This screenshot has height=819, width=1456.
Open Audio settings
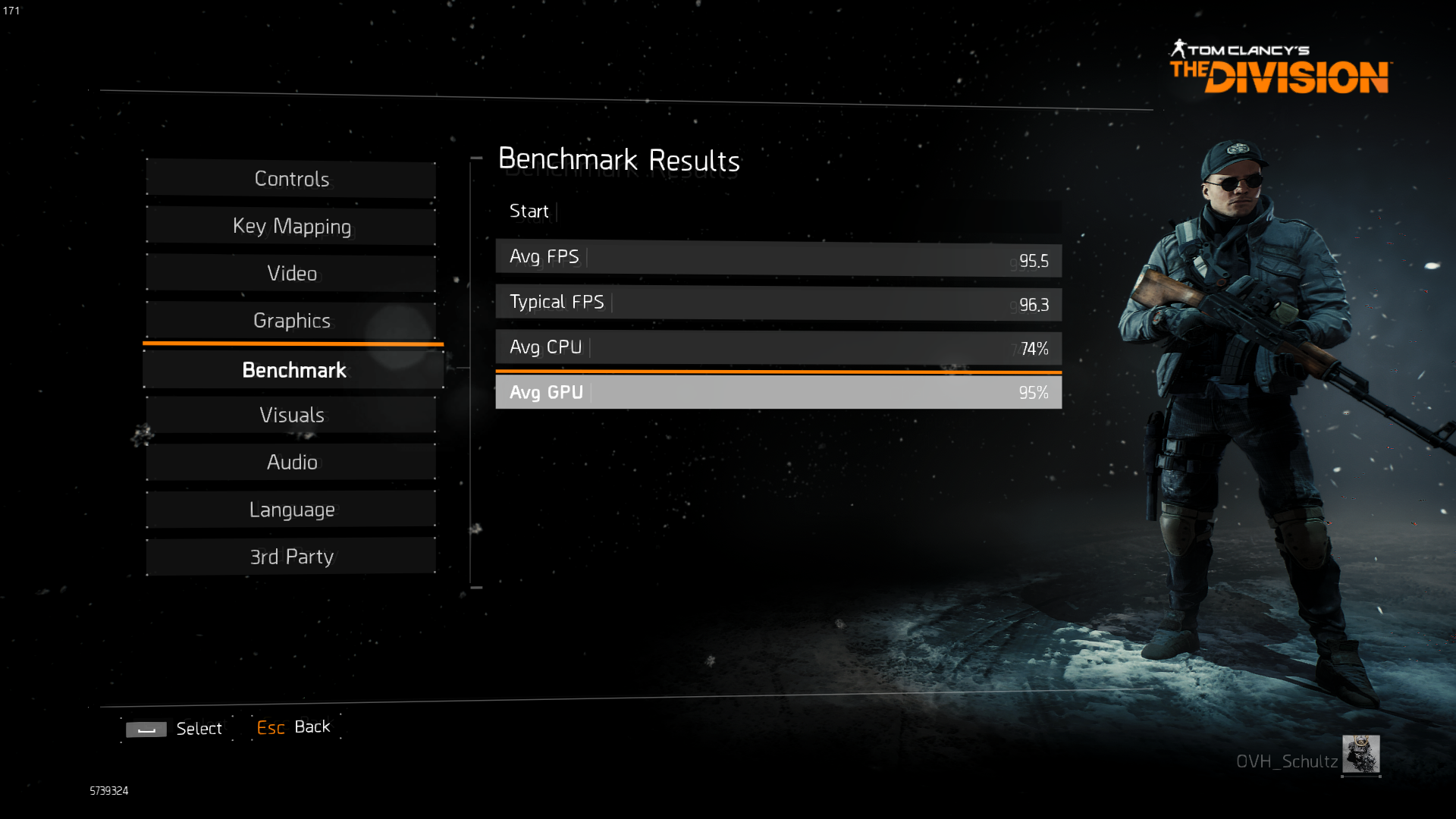pos(291,462)
